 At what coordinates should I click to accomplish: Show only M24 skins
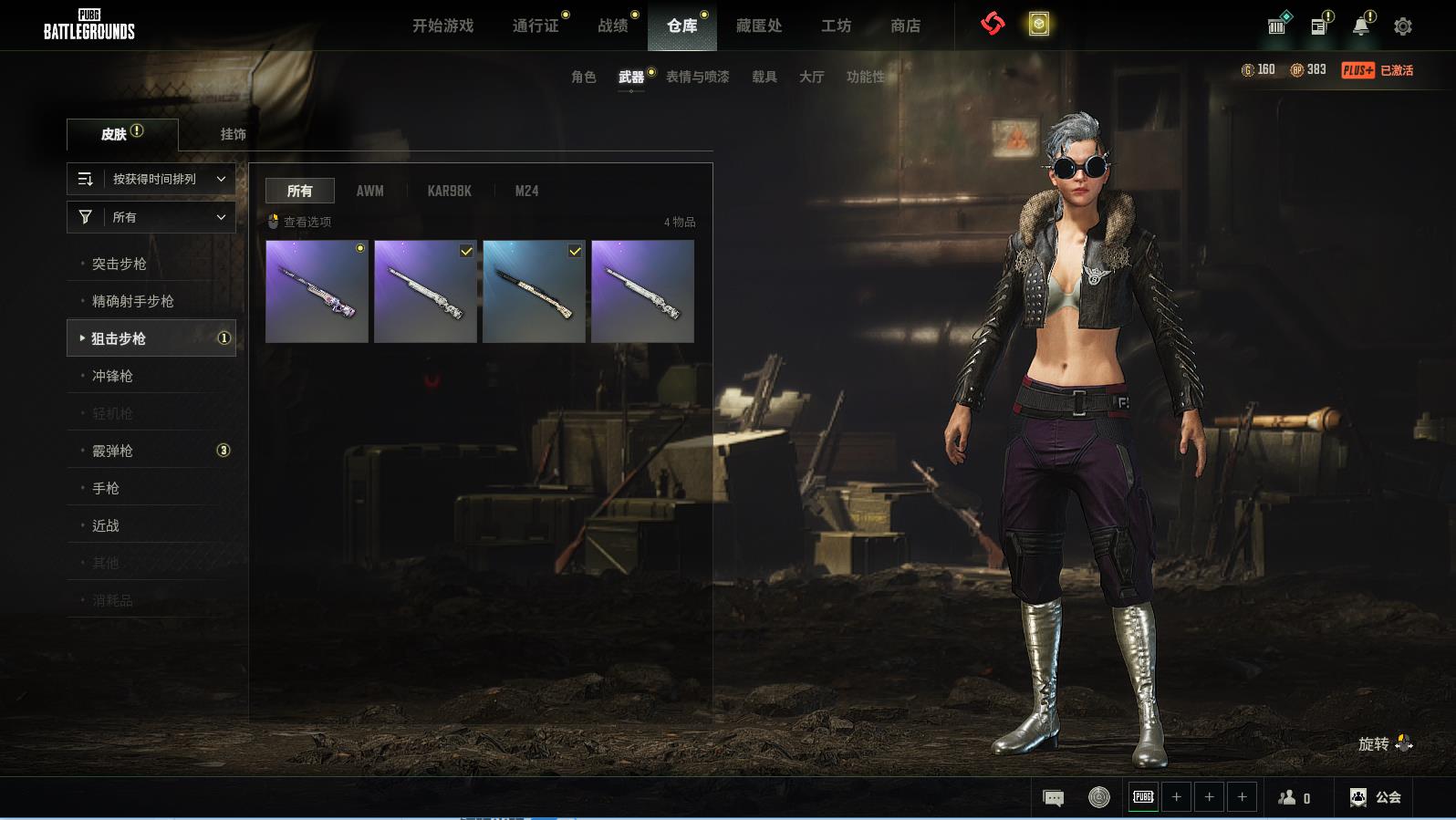526,191
